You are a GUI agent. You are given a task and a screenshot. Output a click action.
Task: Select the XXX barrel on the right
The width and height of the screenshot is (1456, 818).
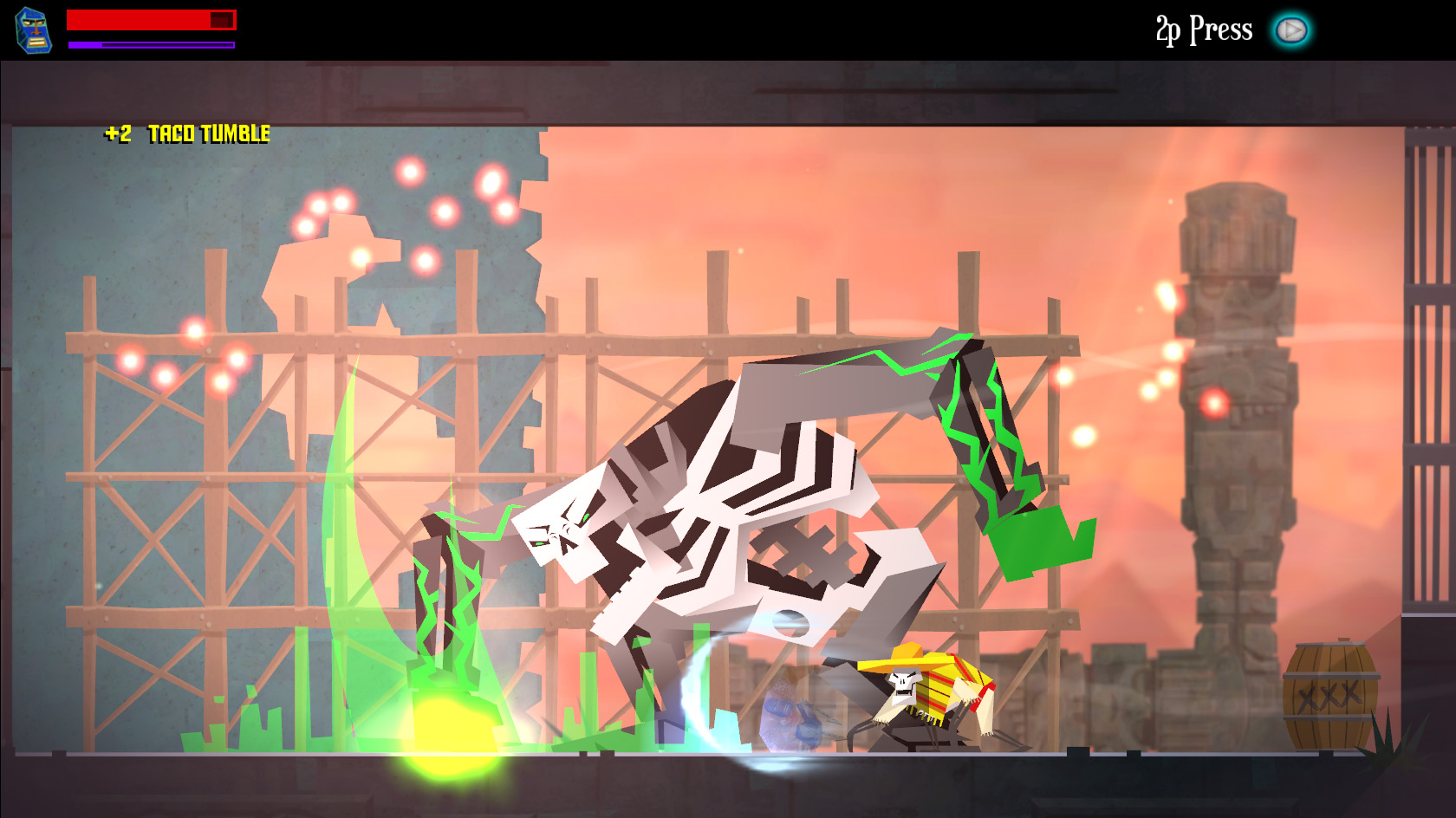point(1332,698)
